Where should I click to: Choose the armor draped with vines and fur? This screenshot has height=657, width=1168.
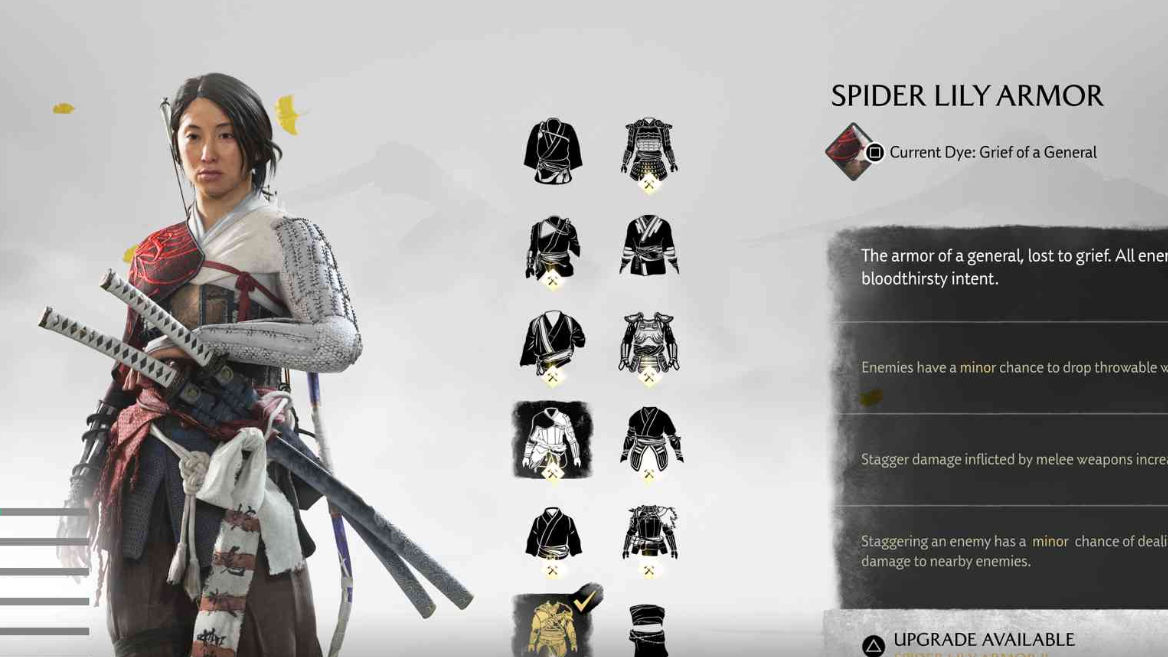tap(649, 534)
